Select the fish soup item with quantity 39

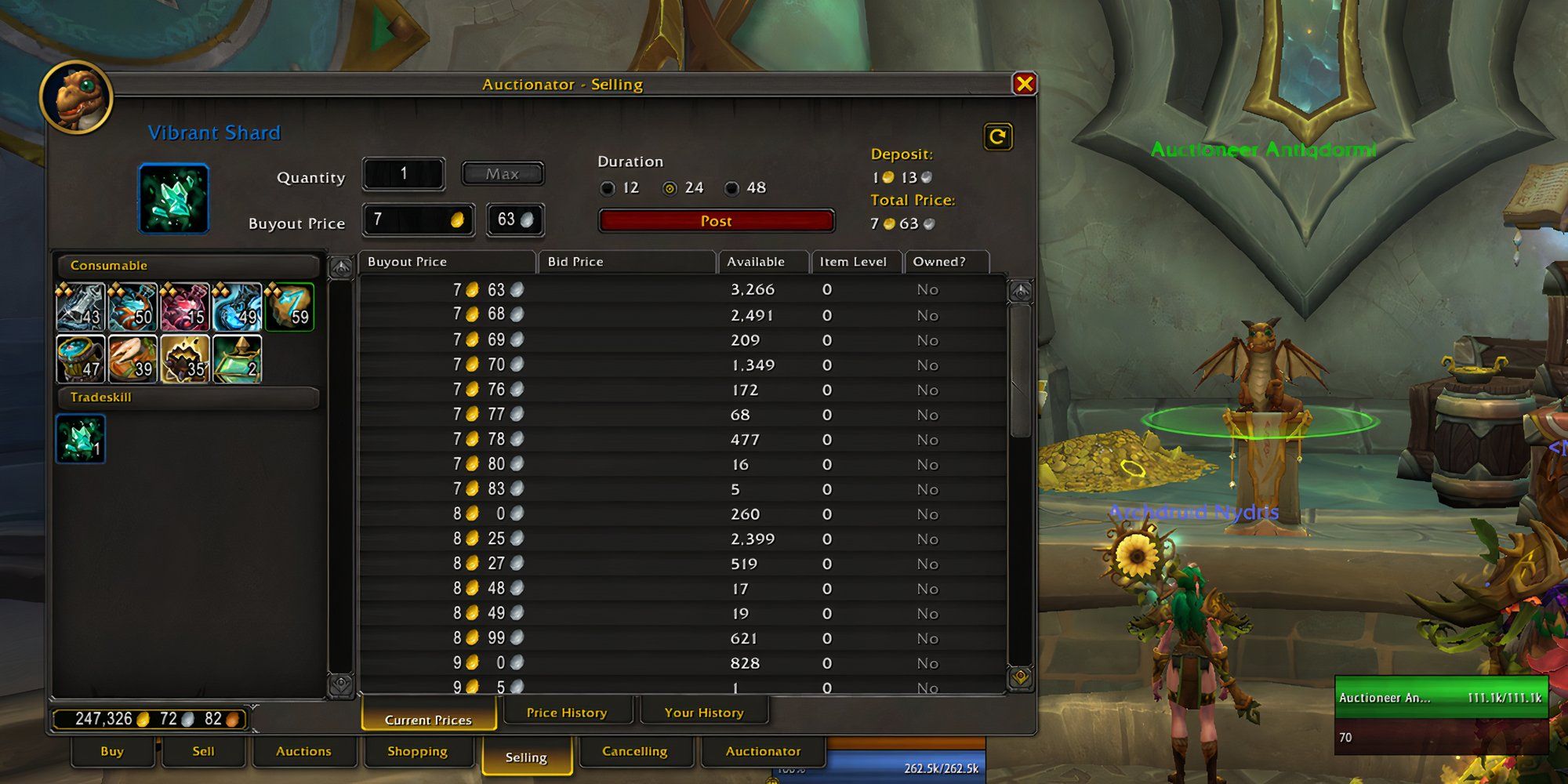(x=132, y=360)
